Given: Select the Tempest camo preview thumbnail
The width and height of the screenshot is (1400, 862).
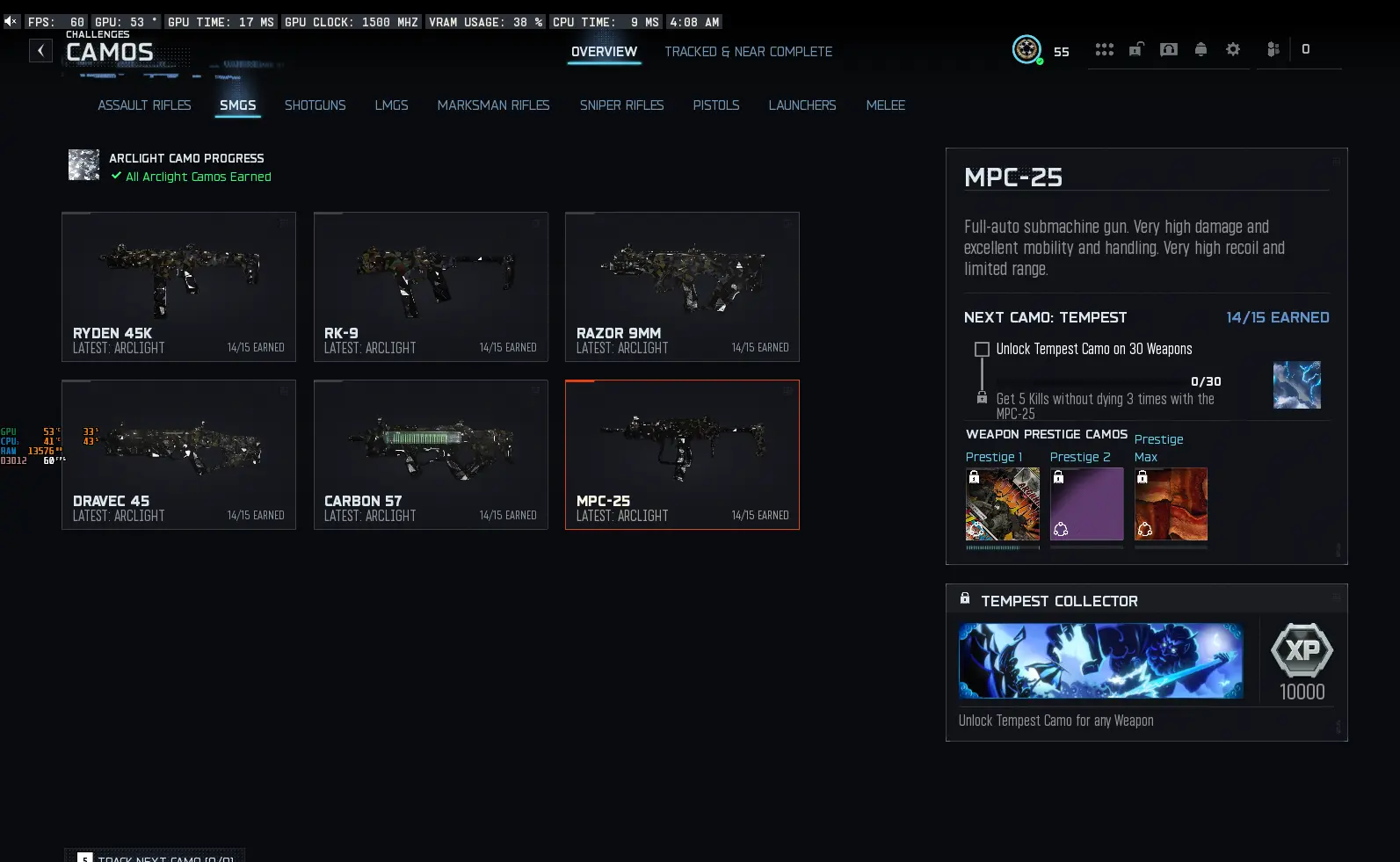Looking at the screenshot, I should point(1296,385).
